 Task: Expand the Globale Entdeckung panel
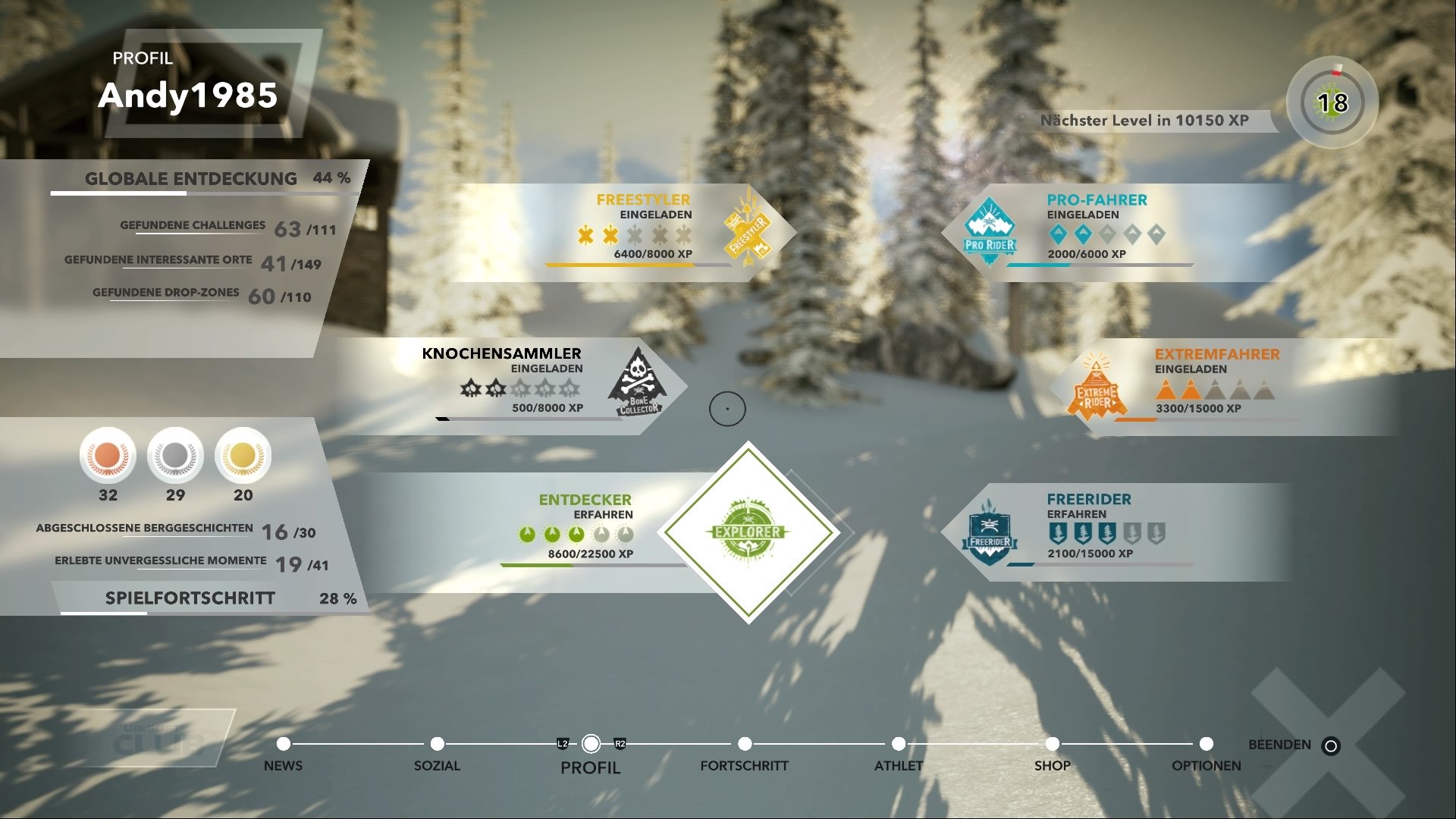190,179
